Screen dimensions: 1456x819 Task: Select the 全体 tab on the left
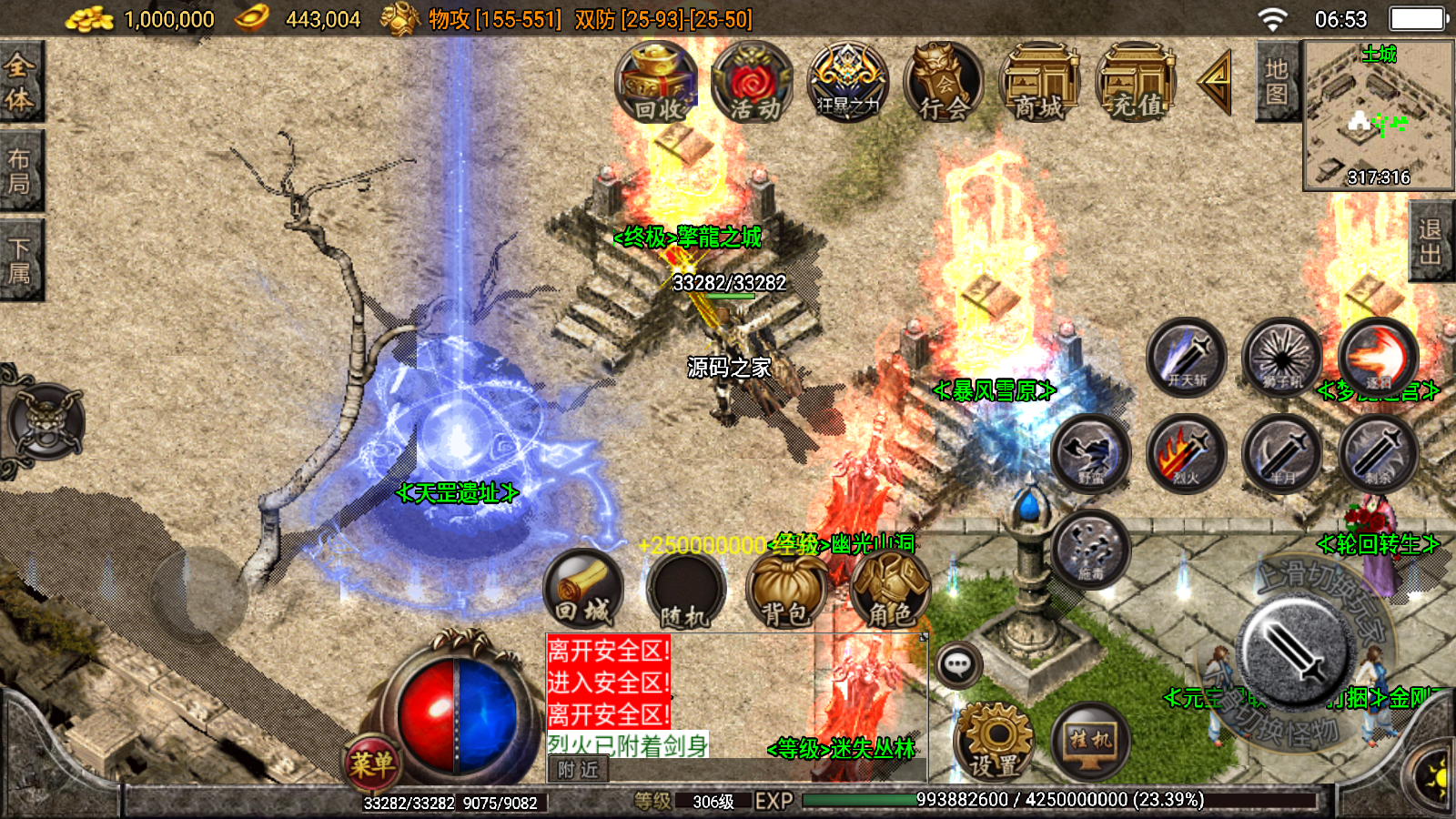[x=20, y=82]
